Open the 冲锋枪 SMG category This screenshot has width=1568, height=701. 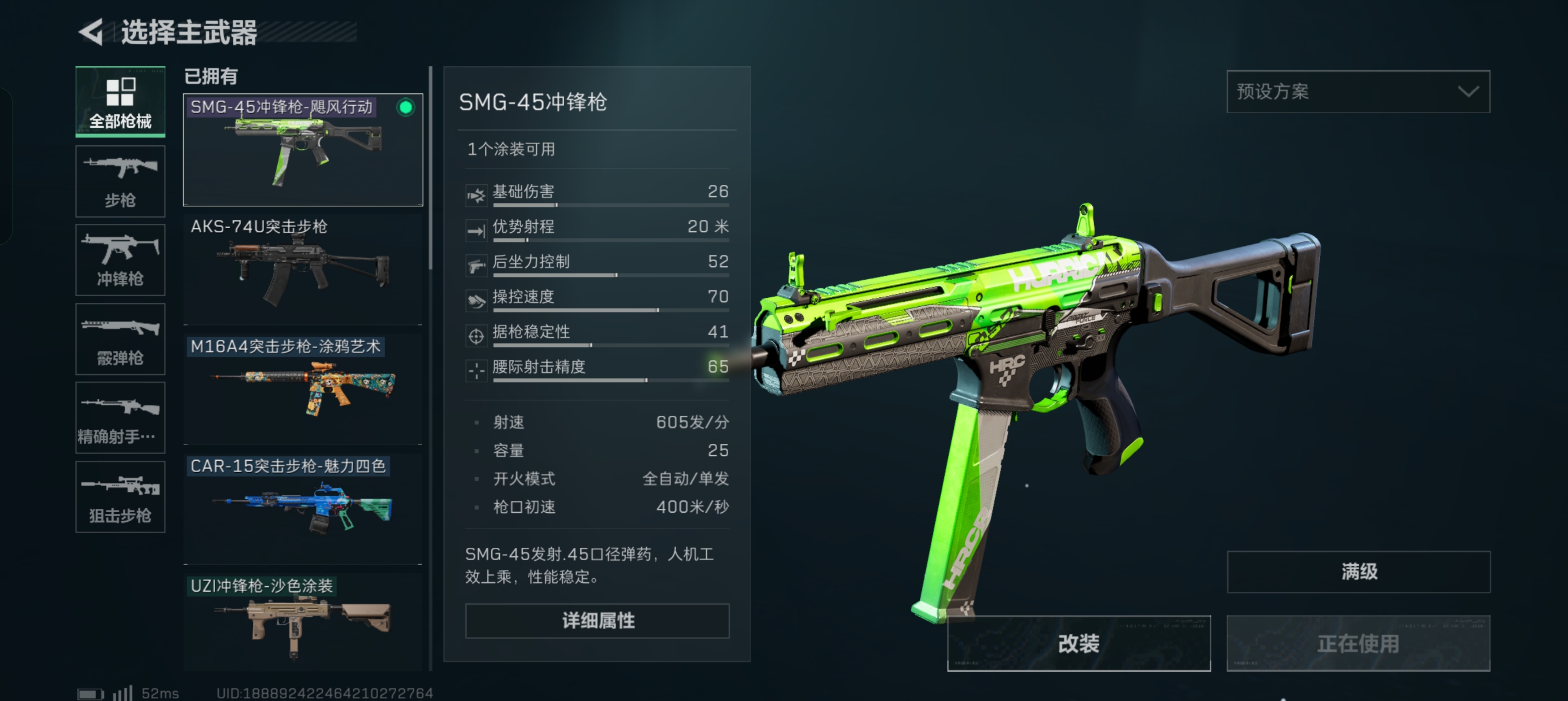click(x=120, y=259)
